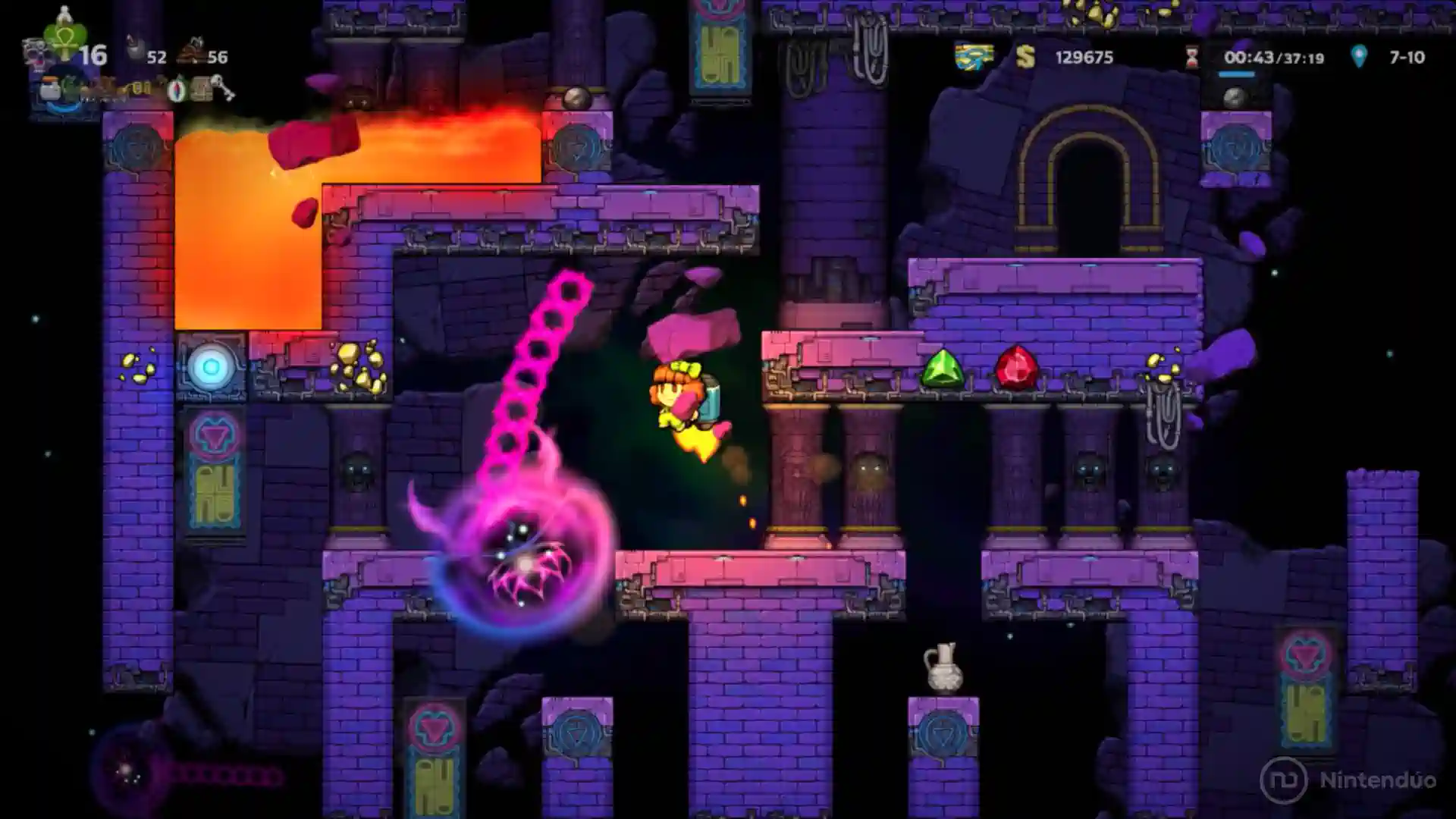The image size is (1456, 819).
Task: Click the golden Eye of Horus tablet icon
Action: click(973, 57)
